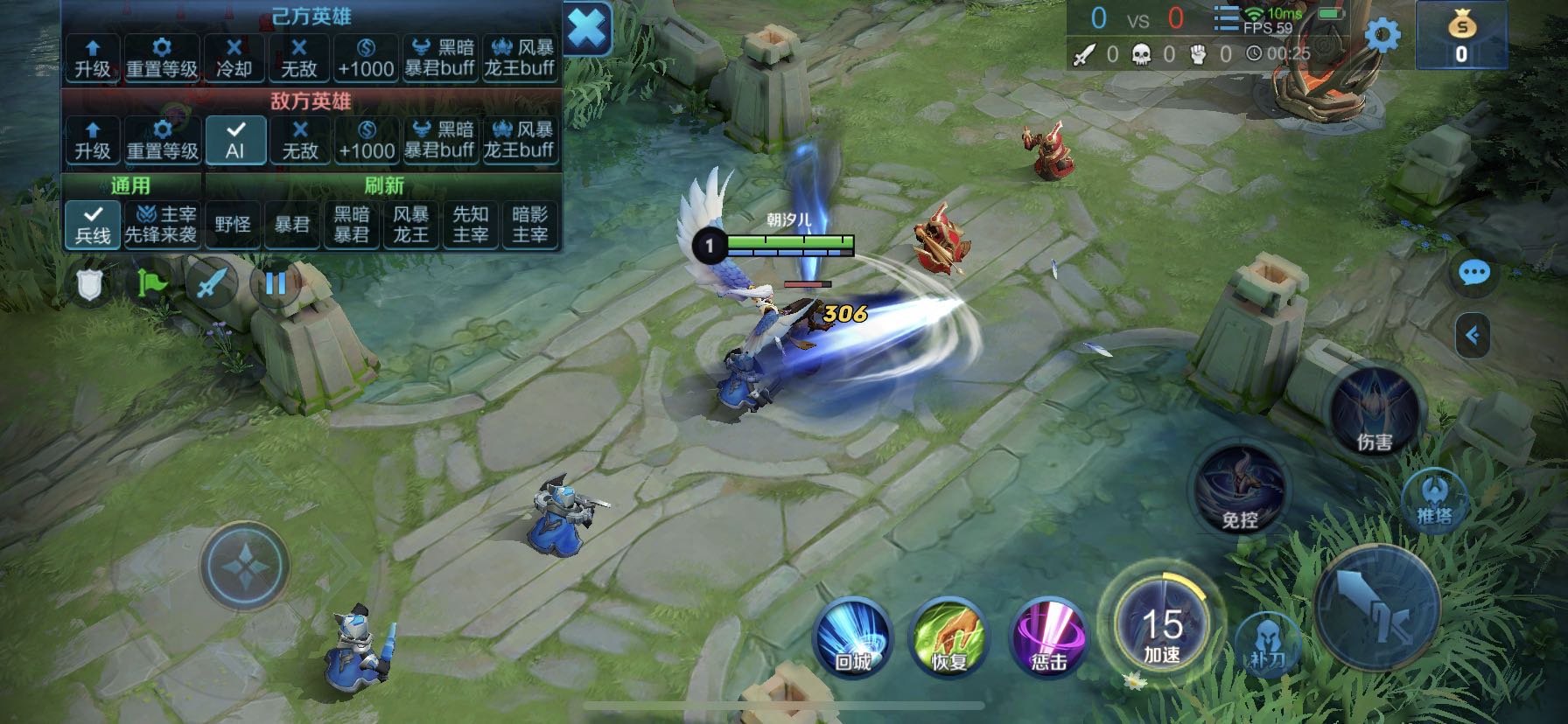Screen dimensions: 1568x724
Task: Close the debug panel with the X button
Action: point(587,30)
